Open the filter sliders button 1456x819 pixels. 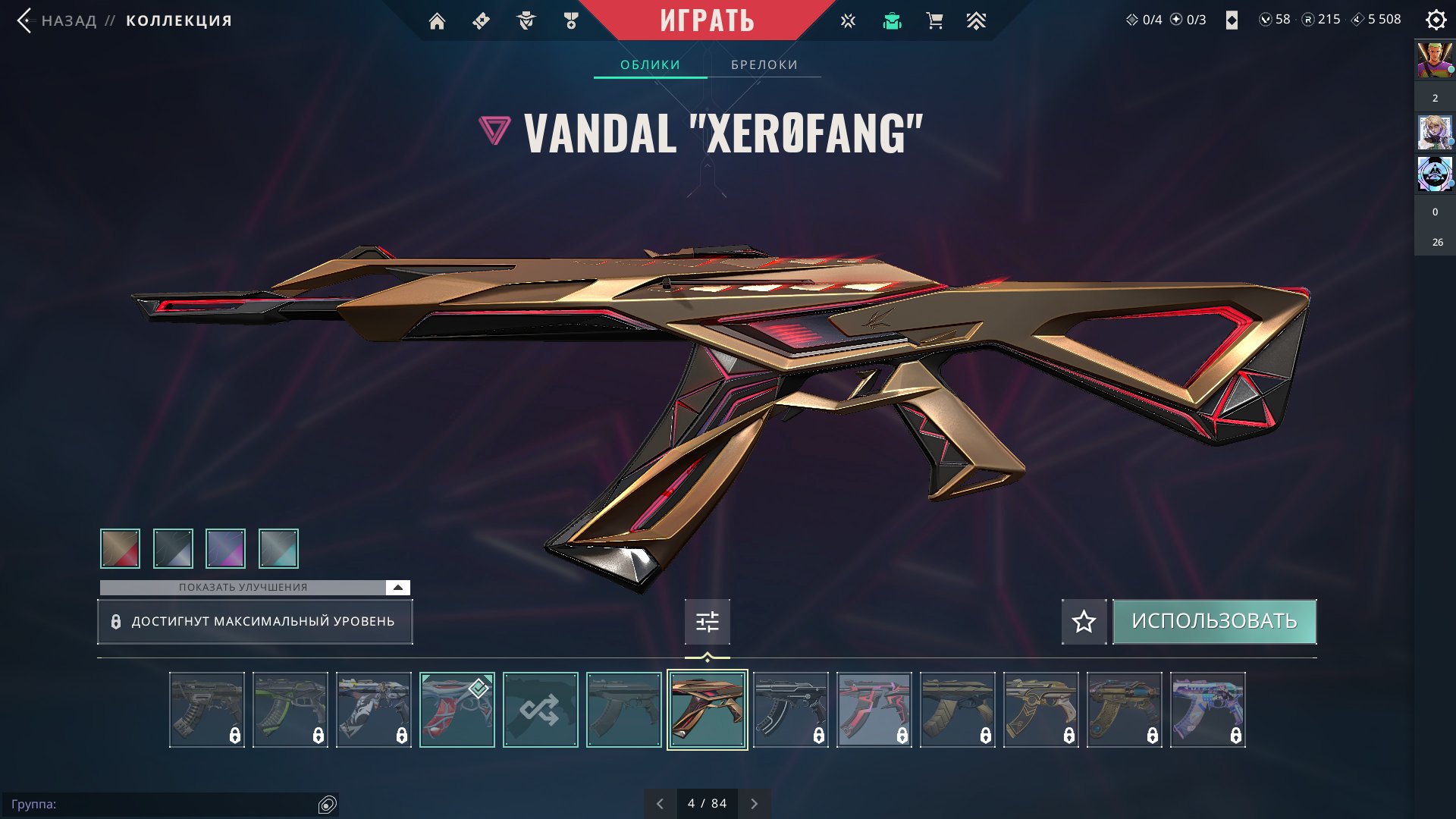(707, 622)
